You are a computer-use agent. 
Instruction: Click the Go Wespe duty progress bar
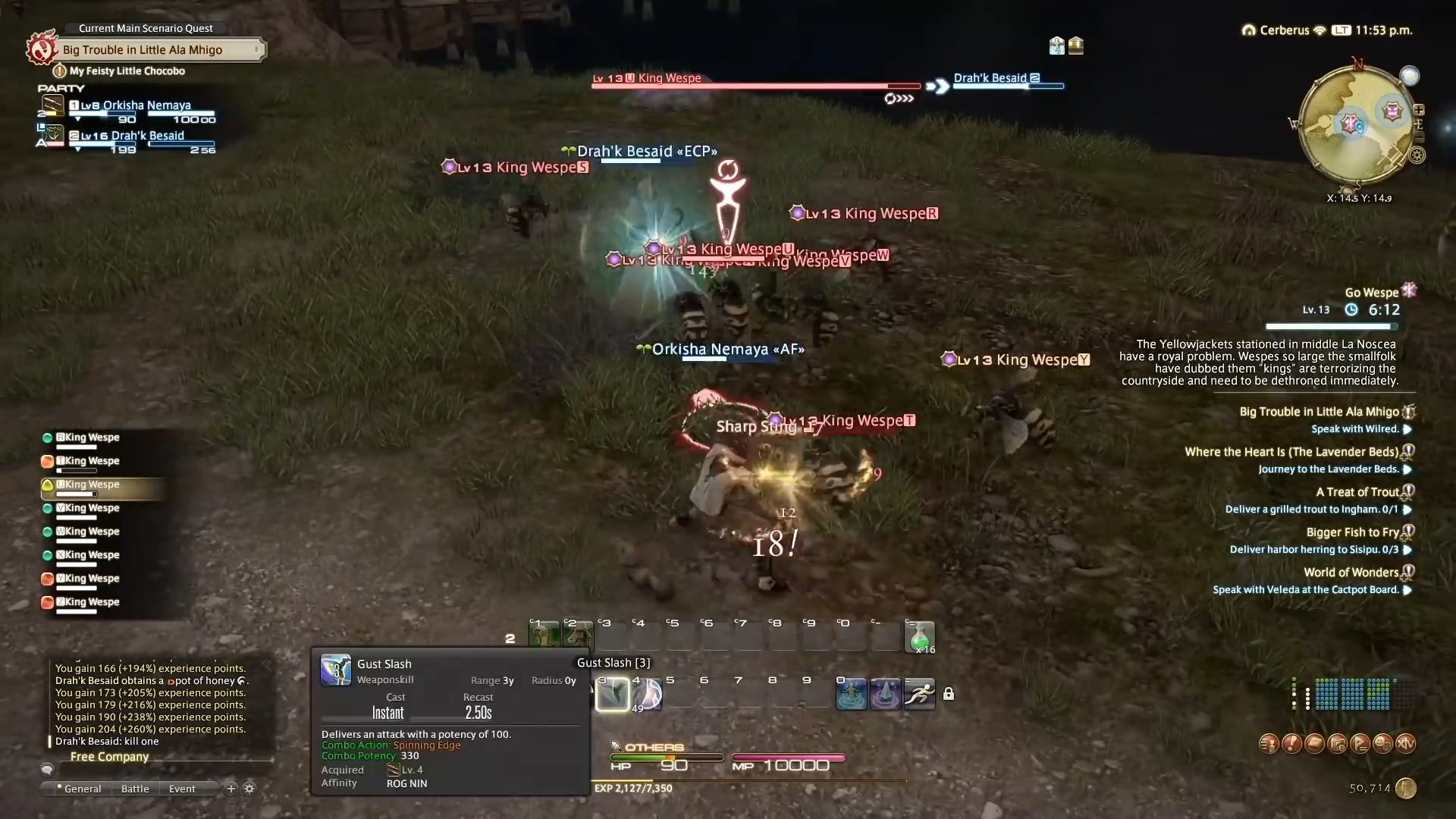[1331, 326]
